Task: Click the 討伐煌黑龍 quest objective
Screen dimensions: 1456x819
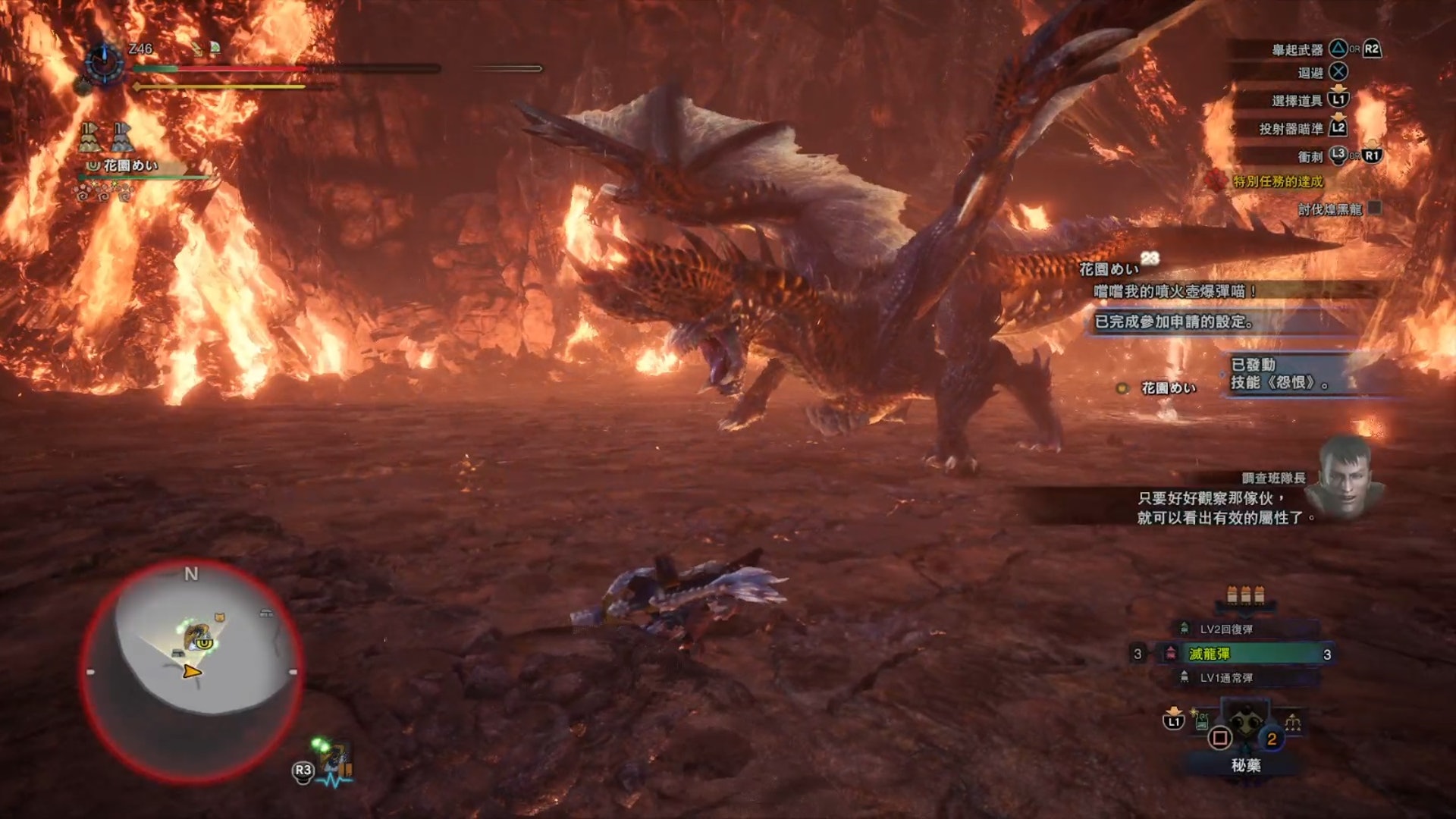Action: click(1329, 209)
